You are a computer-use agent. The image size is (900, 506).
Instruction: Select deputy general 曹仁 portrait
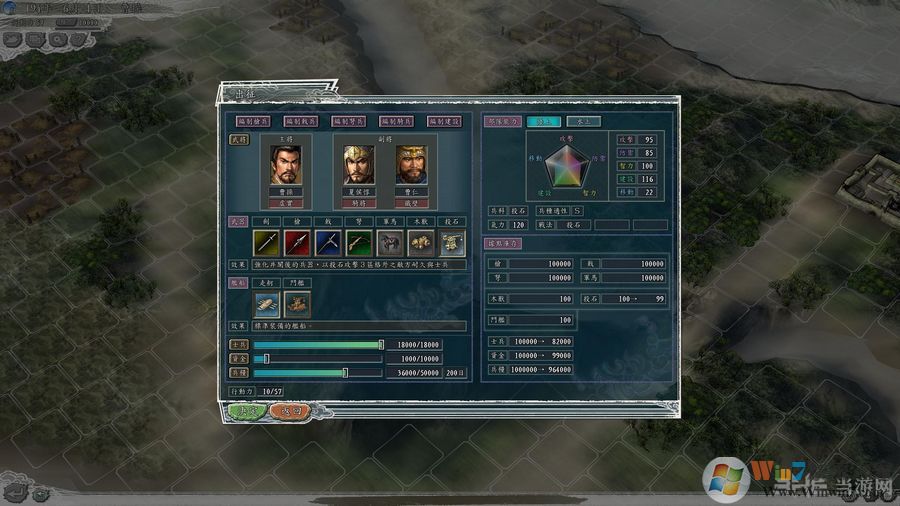point(410,165)
